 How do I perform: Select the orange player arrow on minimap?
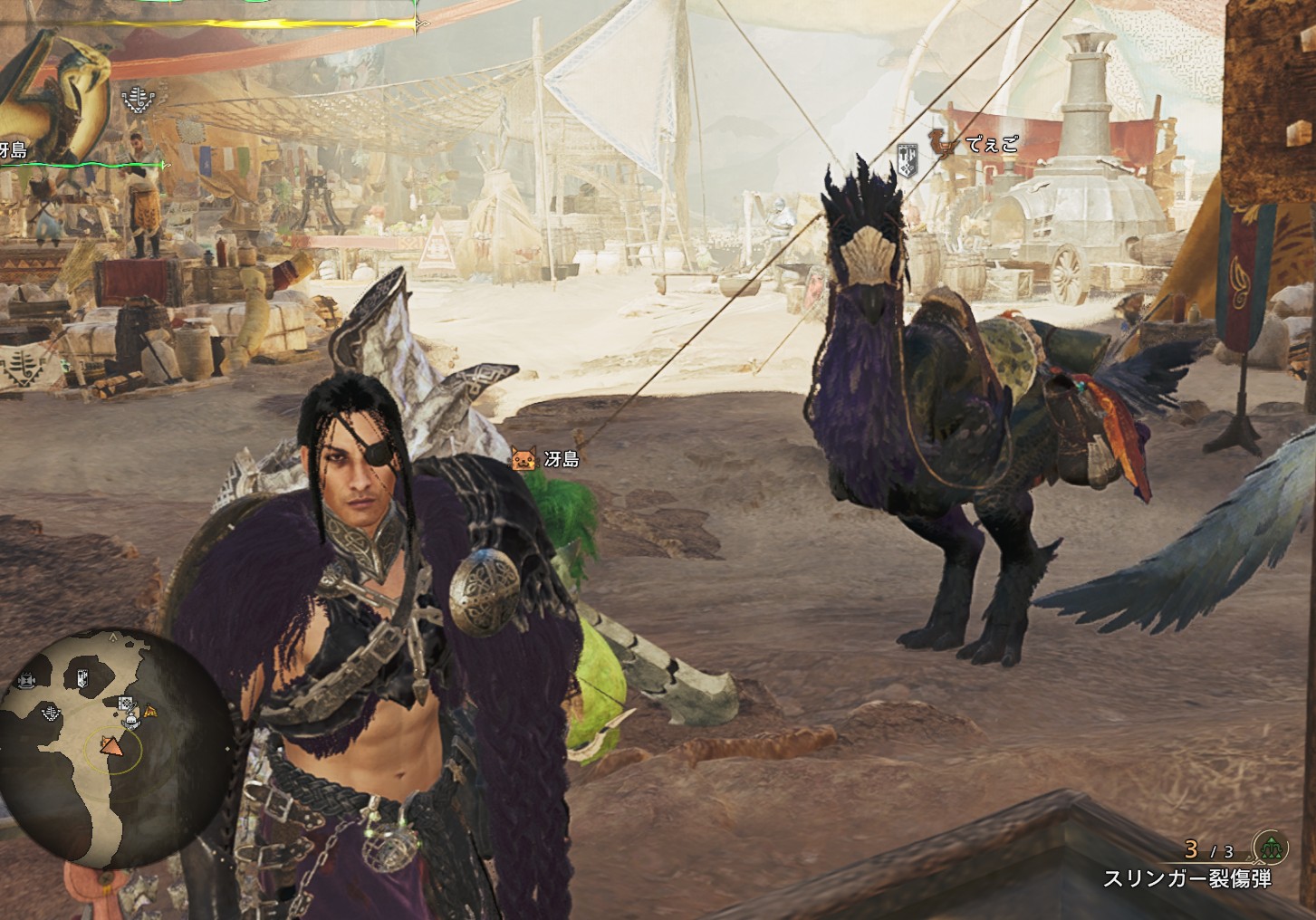point(111,745)
